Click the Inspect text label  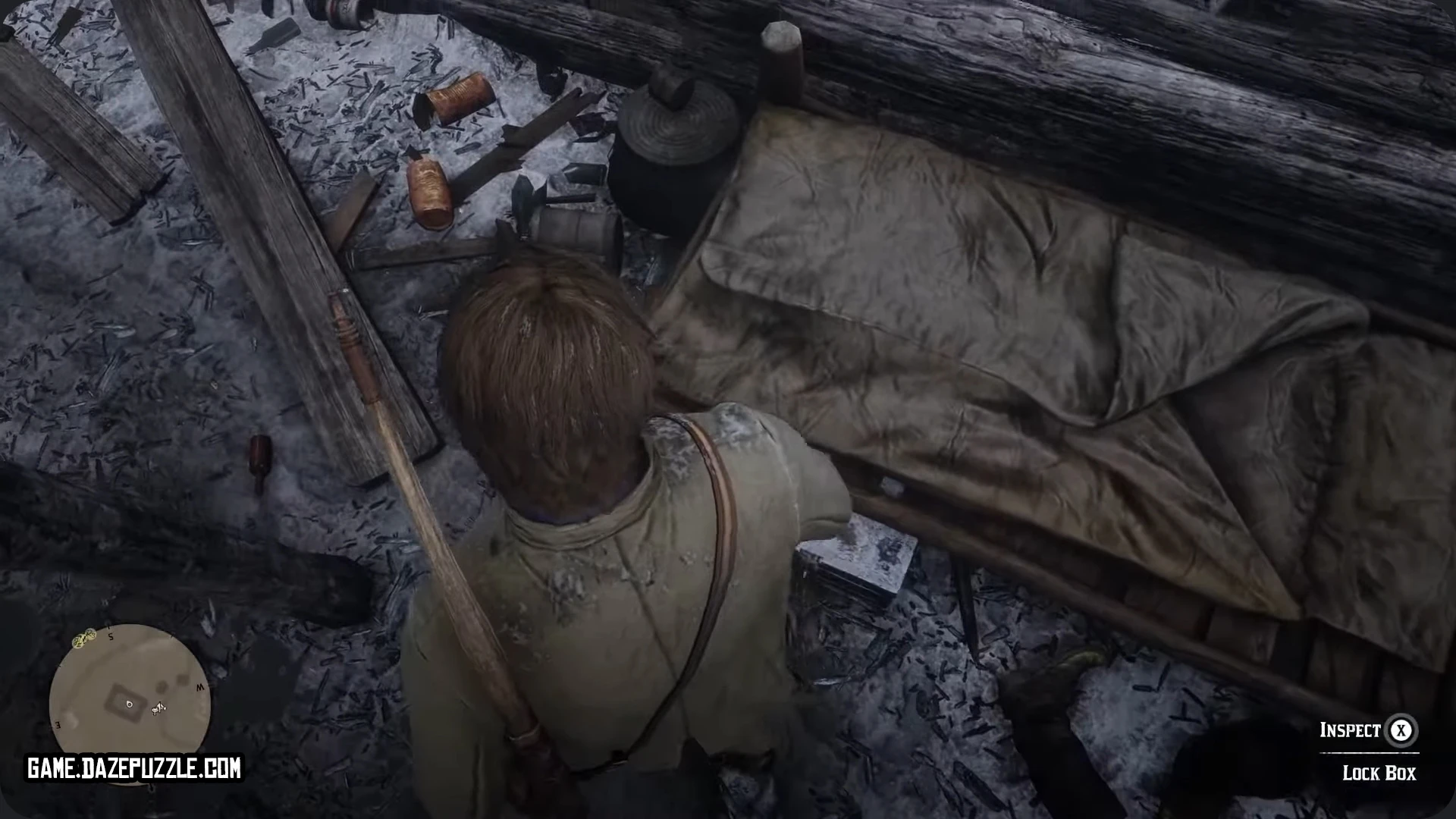1351,730
